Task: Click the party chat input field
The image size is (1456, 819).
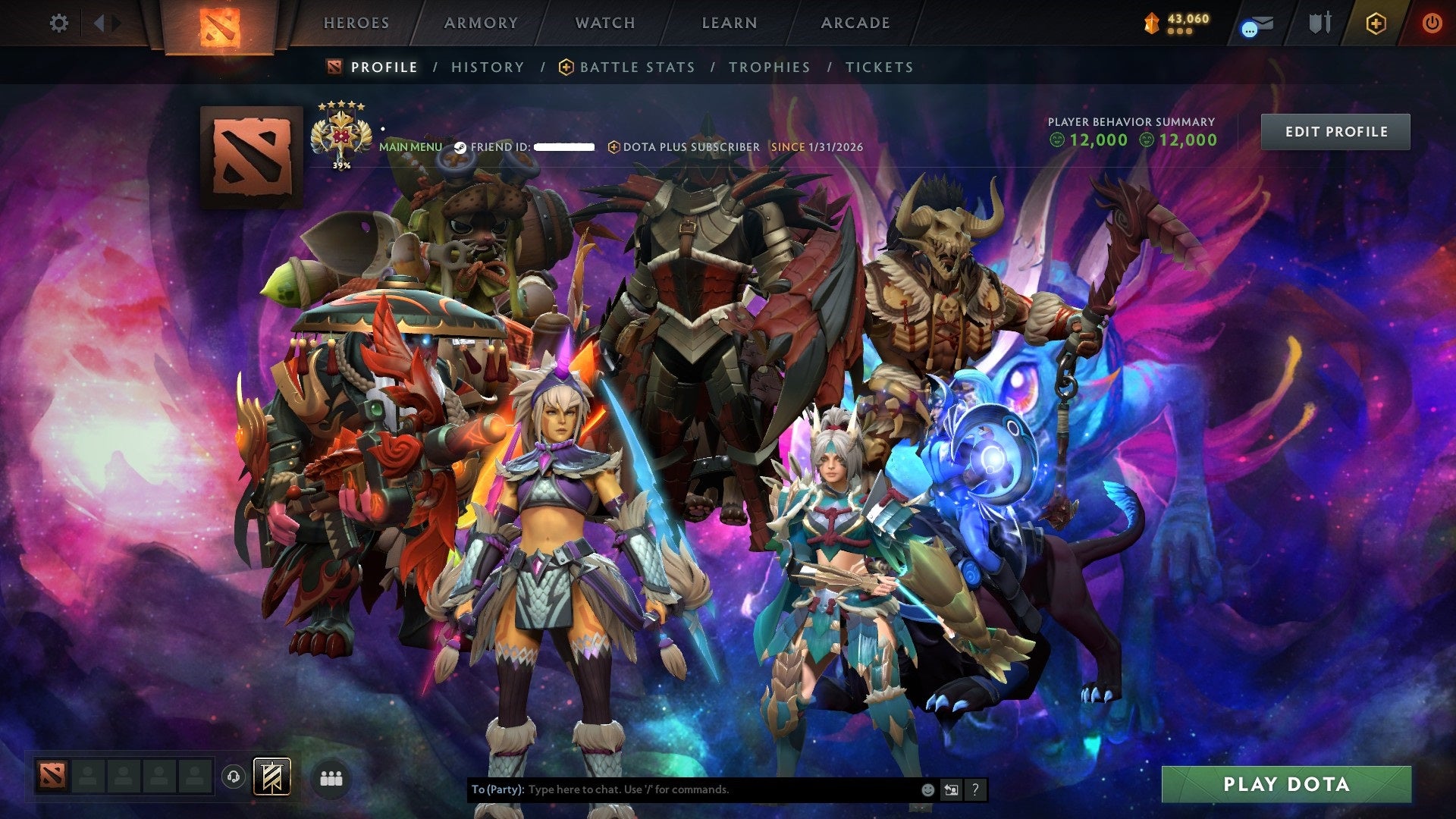Action: pos(682,789)
